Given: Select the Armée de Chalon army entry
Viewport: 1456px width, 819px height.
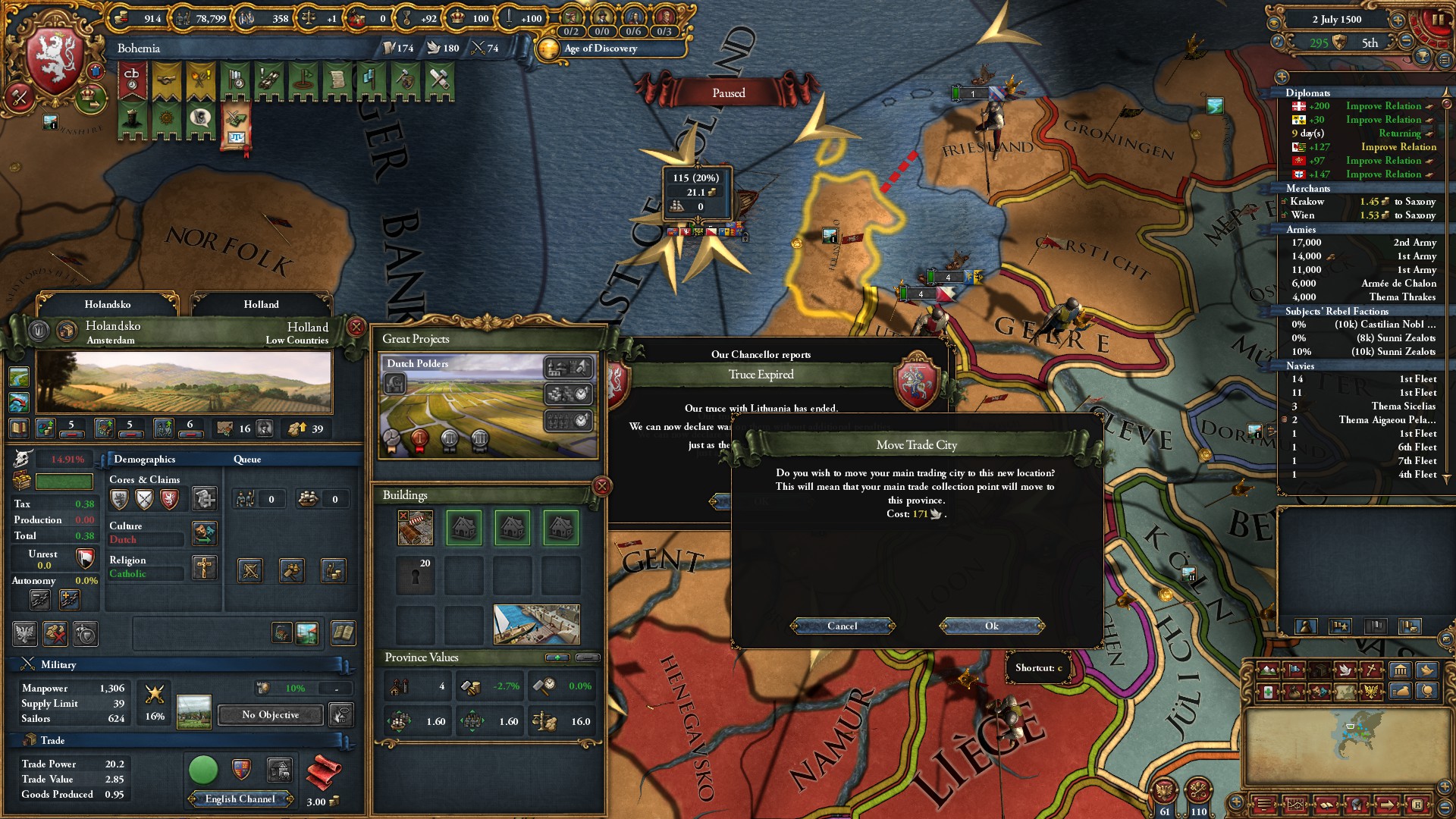Looking at the screenshot, I should coord(1363,284).
